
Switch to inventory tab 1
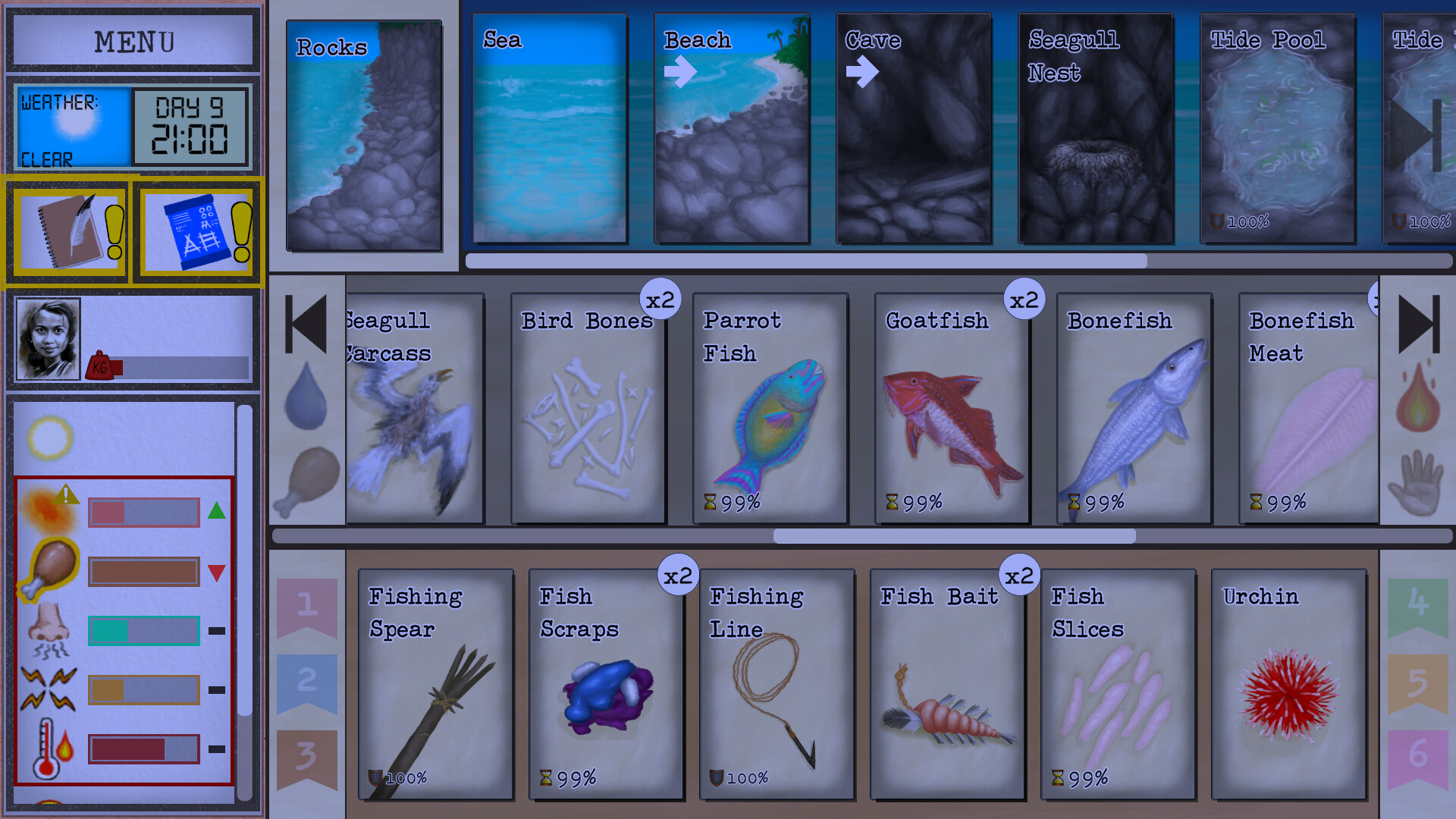[x=306, y=603]
